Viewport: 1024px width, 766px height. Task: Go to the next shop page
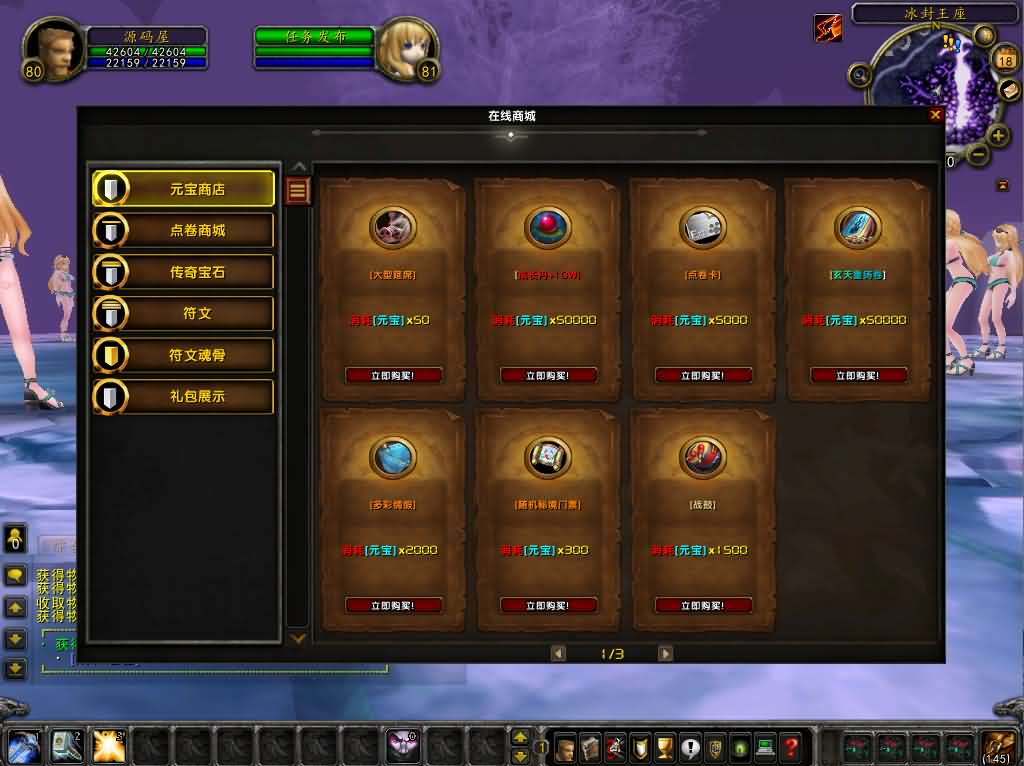point(665,654)
